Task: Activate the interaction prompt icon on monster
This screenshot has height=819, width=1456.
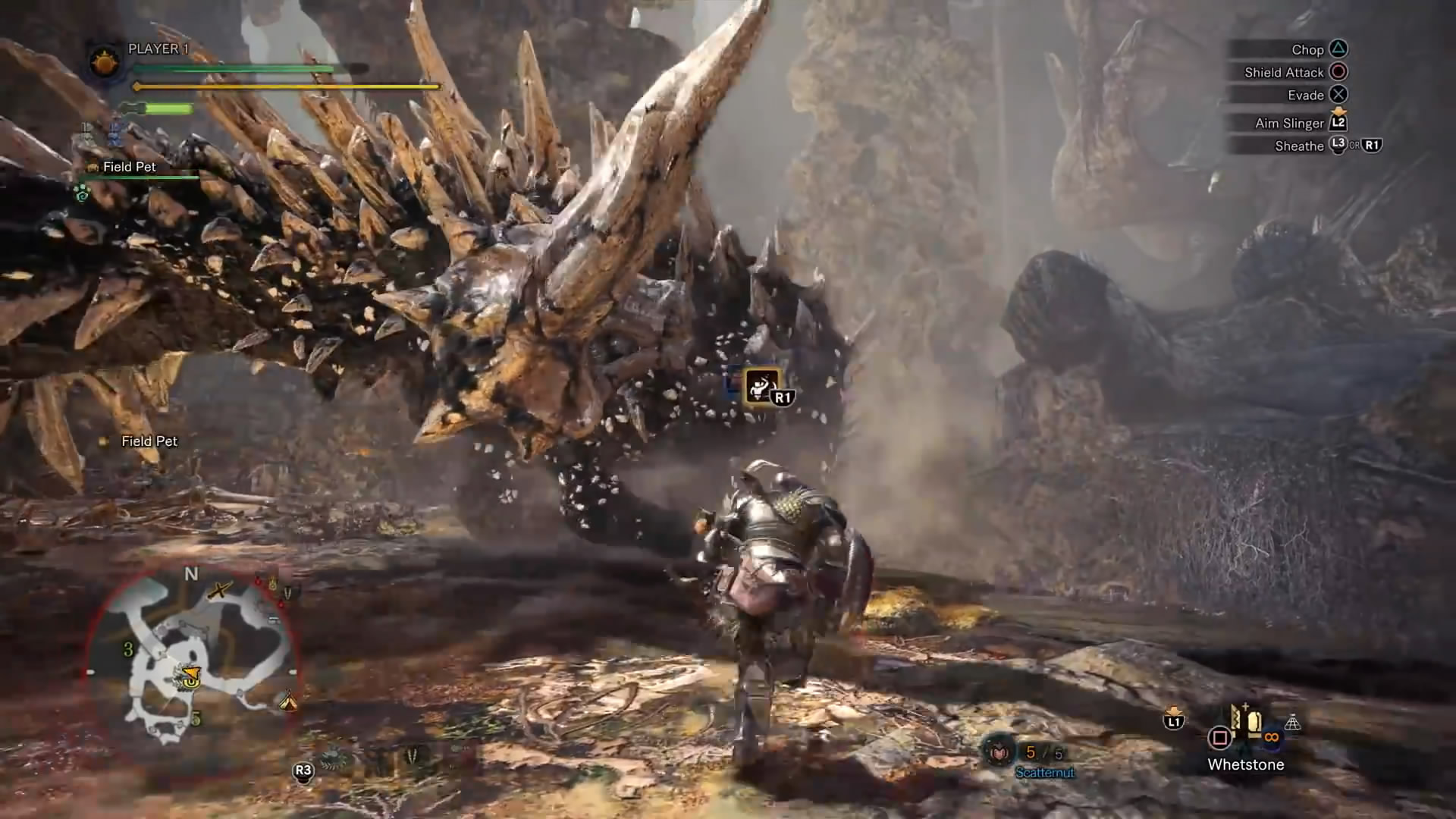Action: click(x=762, y=387)
